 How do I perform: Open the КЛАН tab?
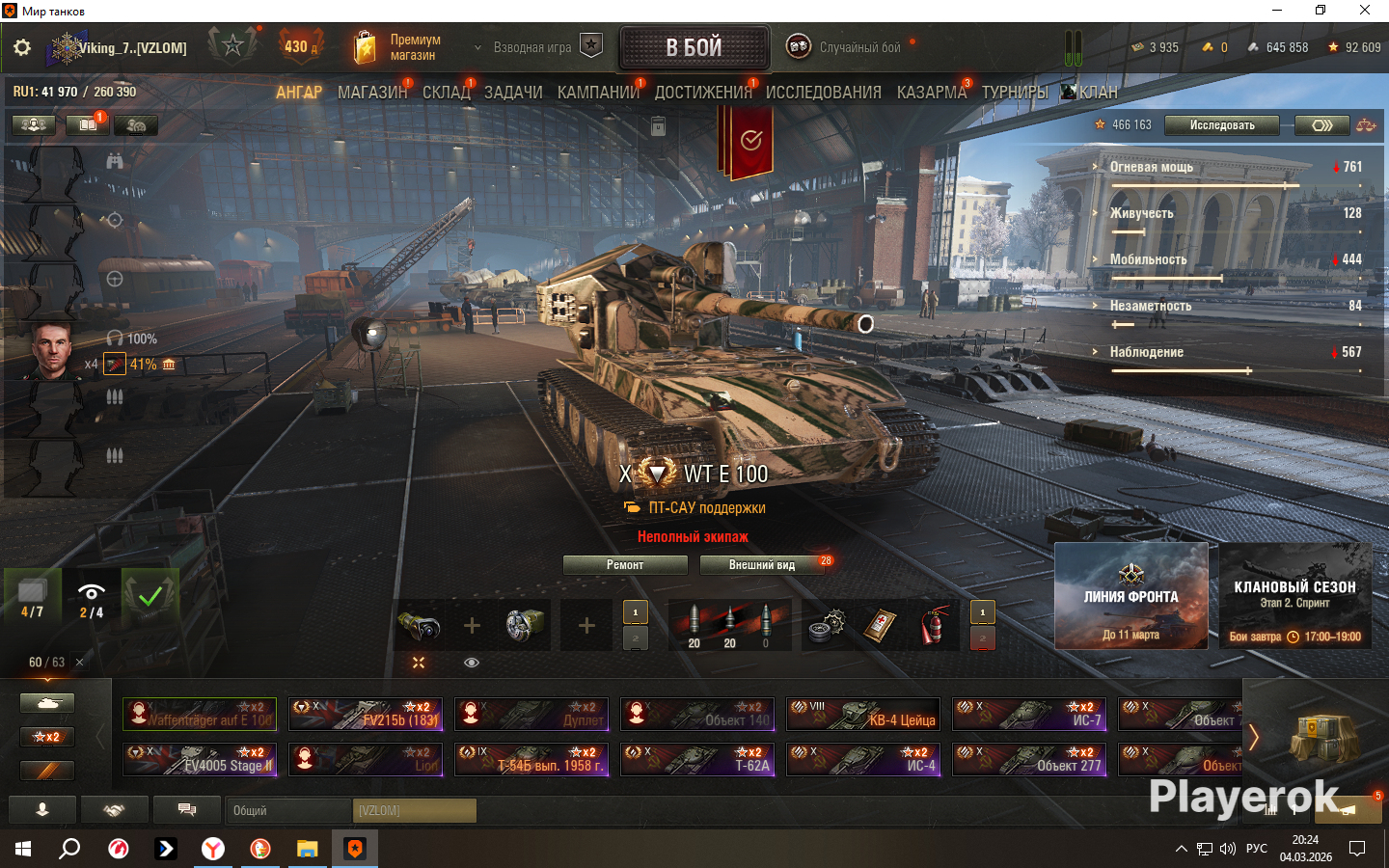[x=1097, y=93]
